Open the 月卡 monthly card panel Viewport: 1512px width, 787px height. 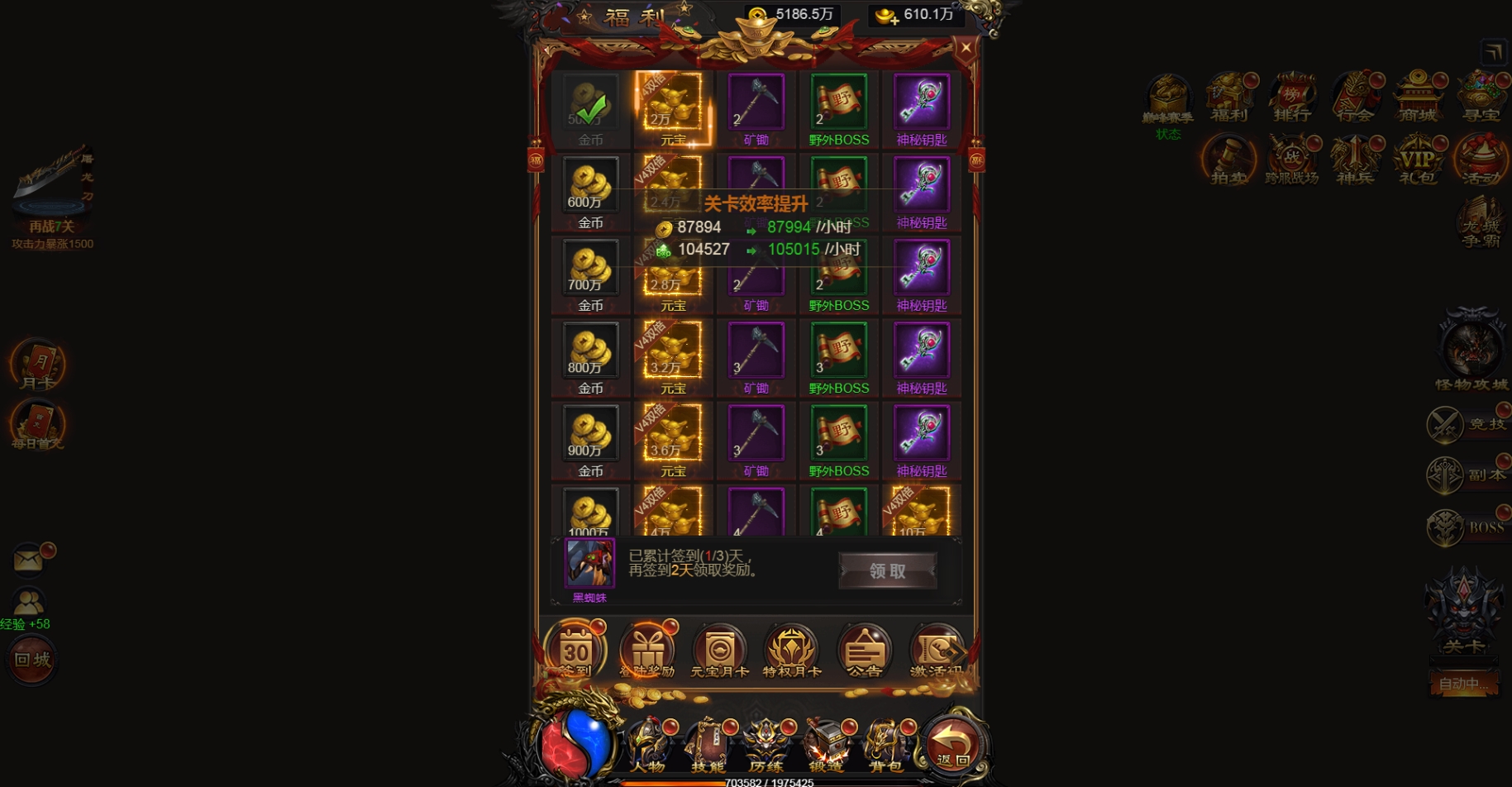point(36,361)
